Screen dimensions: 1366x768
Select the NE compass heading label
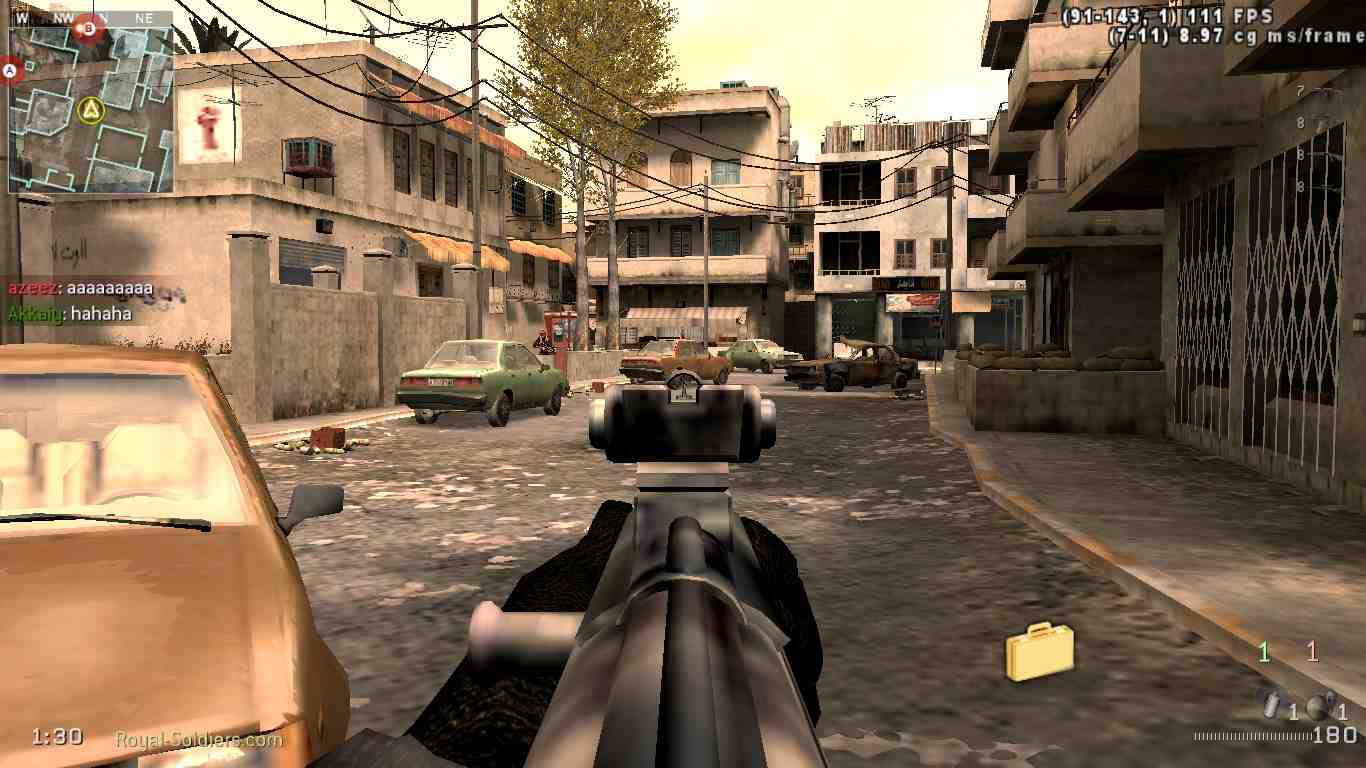[142, 17]
